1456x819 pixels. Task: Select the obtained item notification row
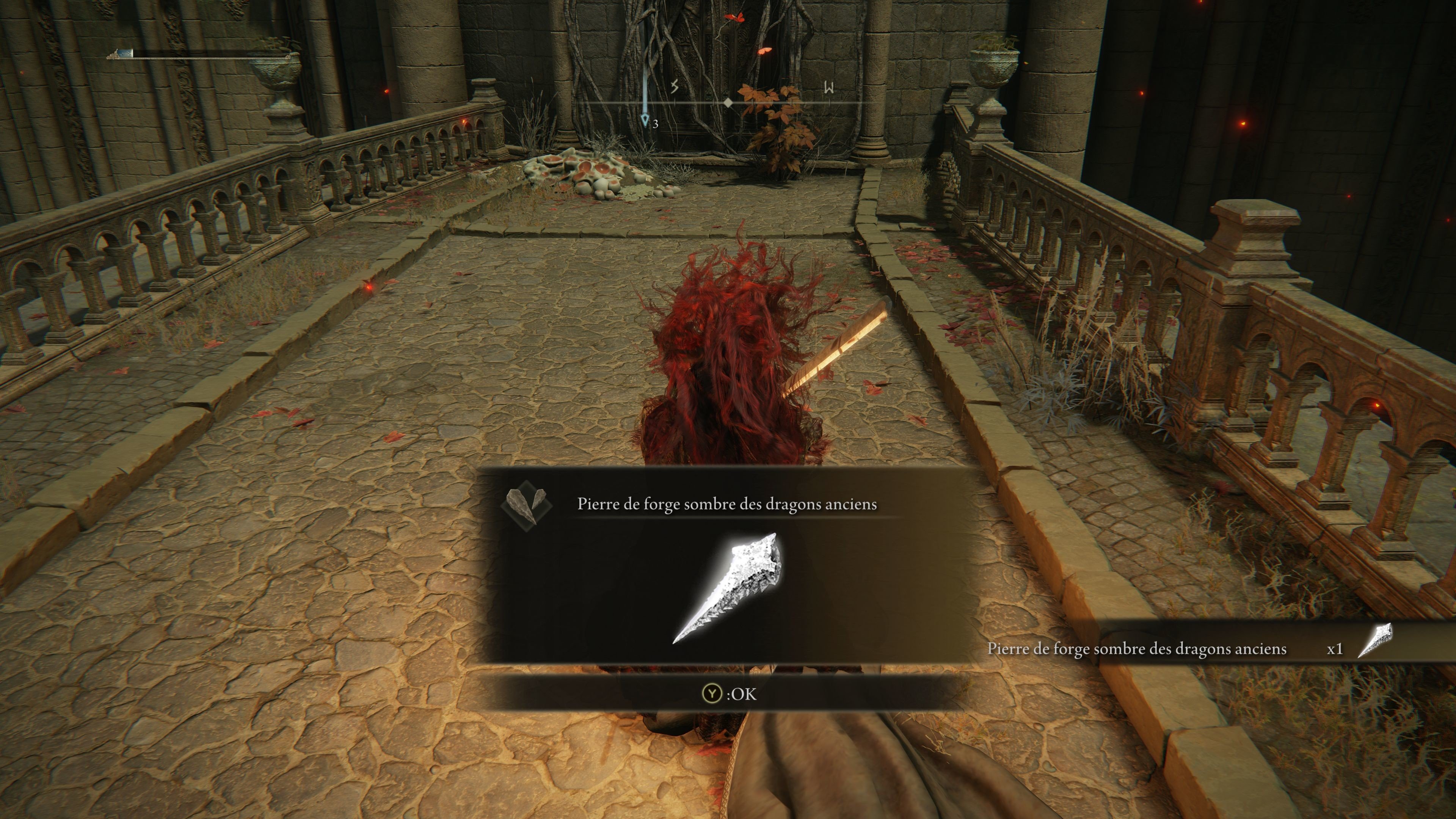point(1187,648)
